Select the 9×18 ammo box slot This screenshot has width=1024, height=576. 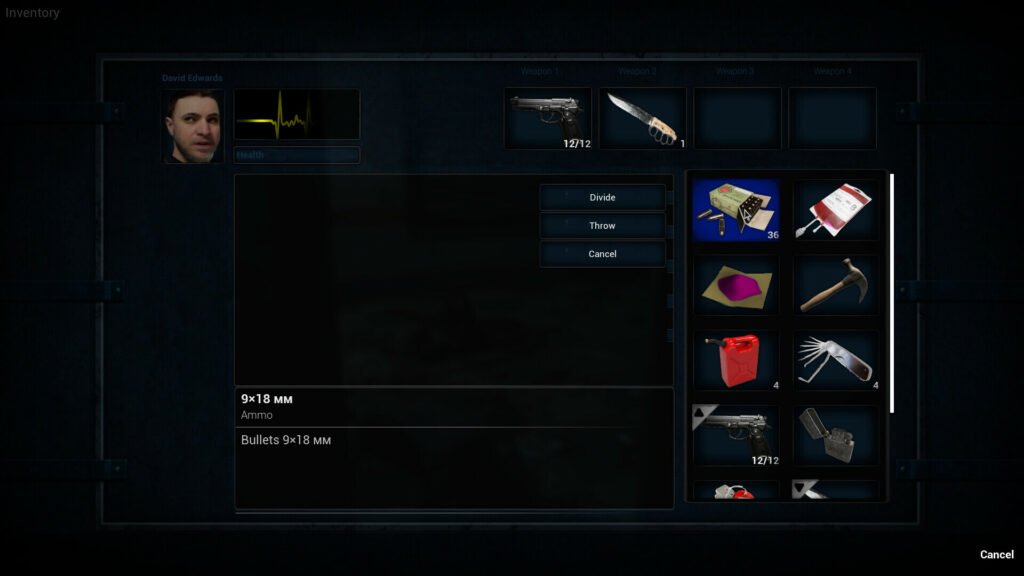coord(735,210)
